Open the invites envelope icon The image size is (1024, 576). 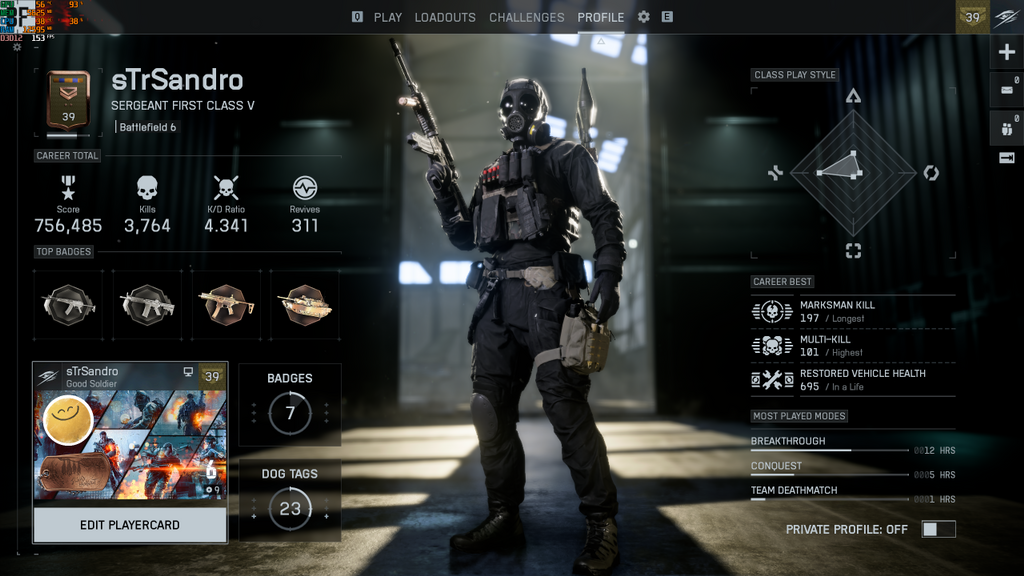pyautogui.click(x=1006, y=91)
